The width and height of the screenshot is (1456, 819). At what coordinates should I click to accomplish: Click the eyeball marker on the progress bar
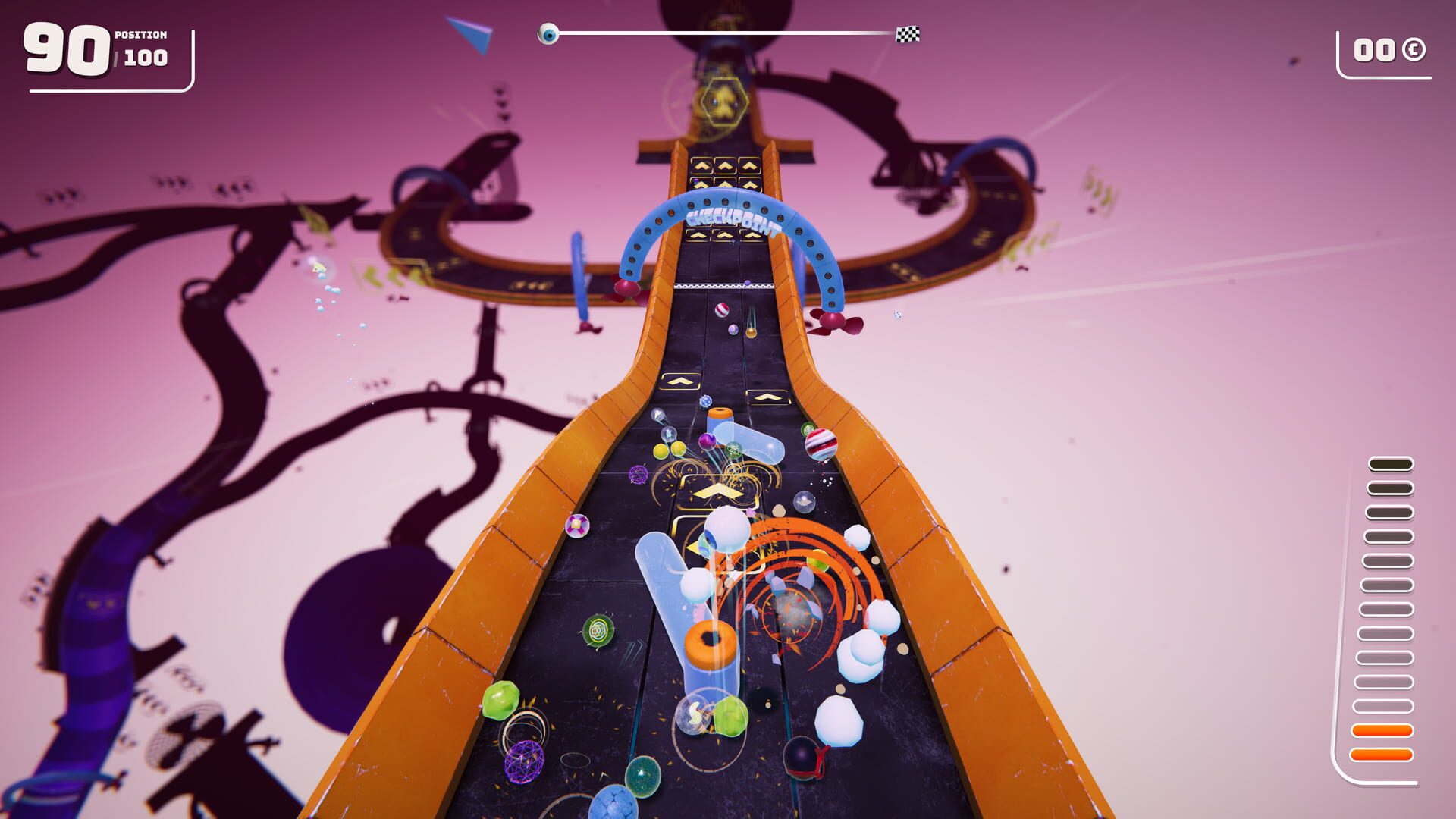(x=548, y=33)
